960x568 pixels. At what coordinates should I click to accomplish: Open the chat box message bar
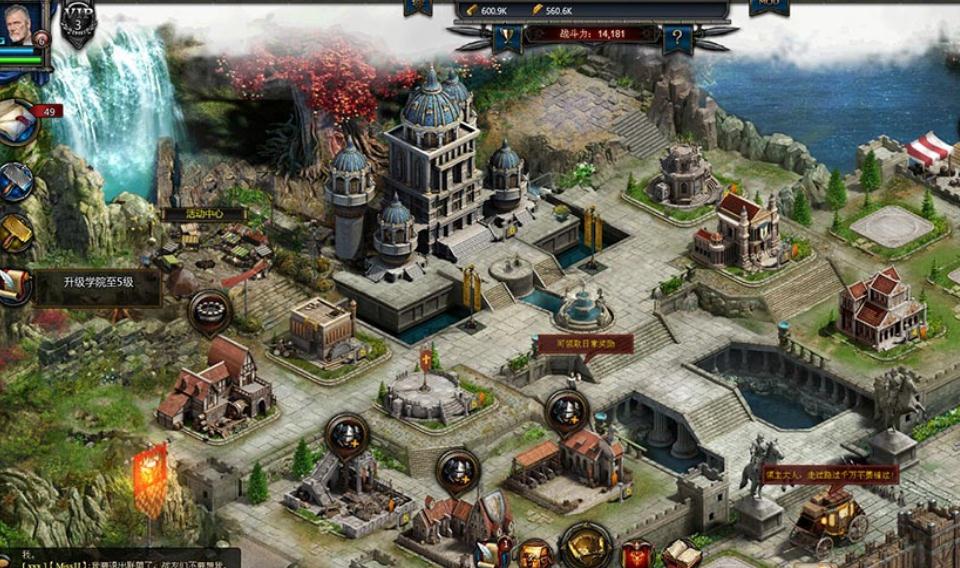click(120, 558)
